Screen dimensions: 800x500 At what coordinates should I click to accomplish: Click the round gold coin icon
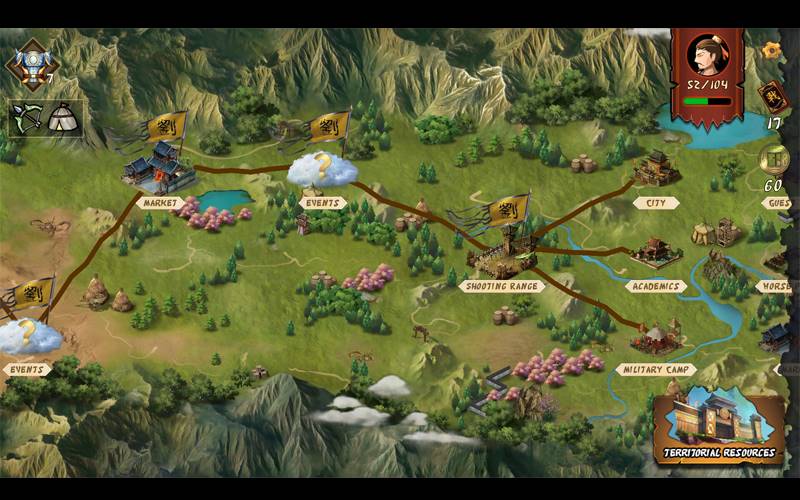(774, 158)
